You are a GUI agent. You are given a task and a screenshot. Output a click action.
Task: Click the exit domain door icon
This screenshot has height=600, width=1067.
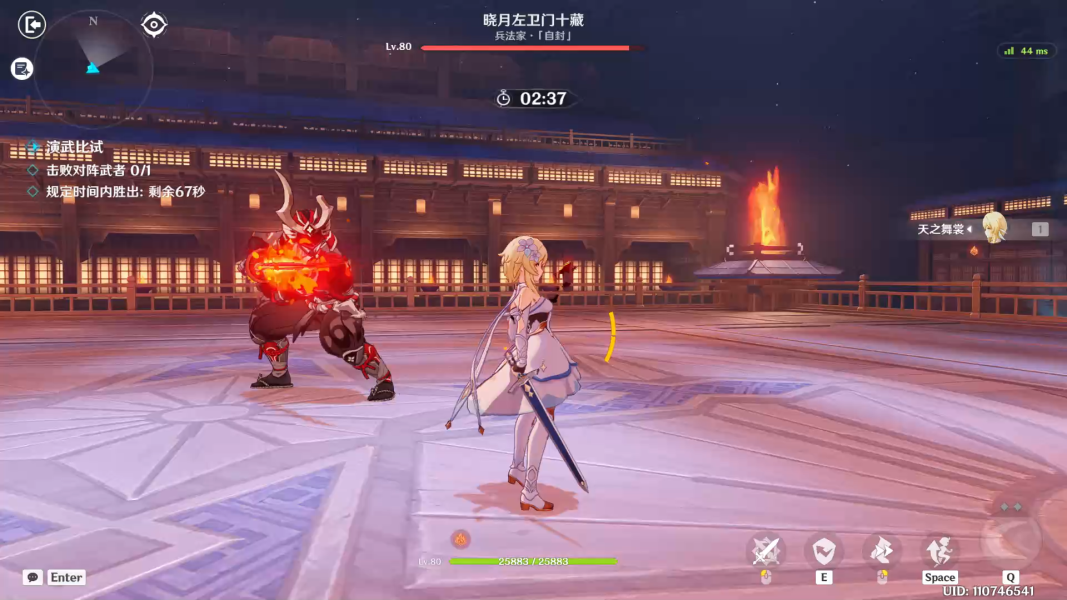click(32, 24)
